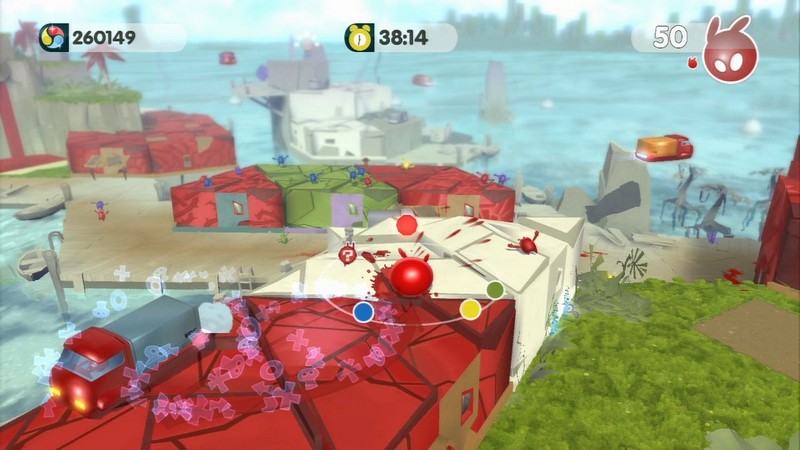Choose the blue dot on the compass ring
Screen dimensions: 800x450
363,312
